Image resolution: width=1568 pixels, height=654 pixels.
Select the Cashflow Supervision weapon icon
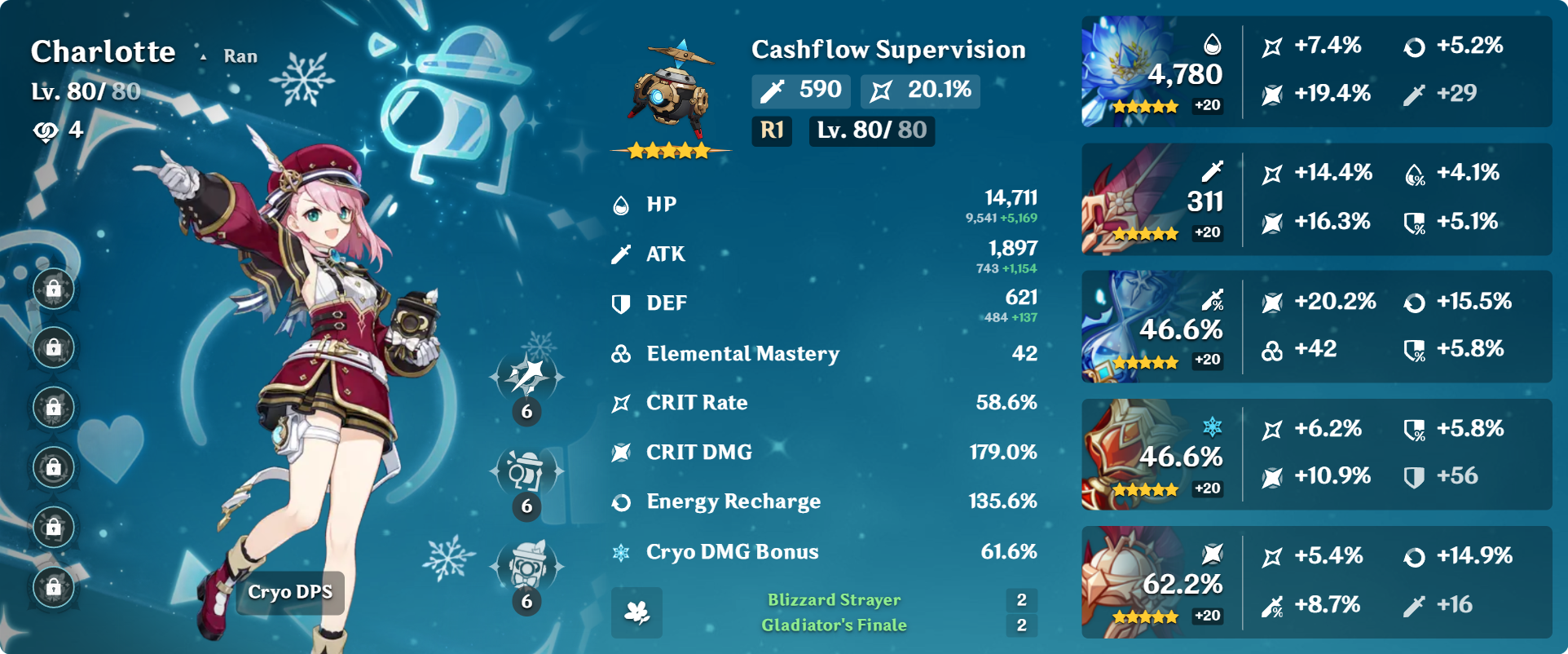(670, 96)
